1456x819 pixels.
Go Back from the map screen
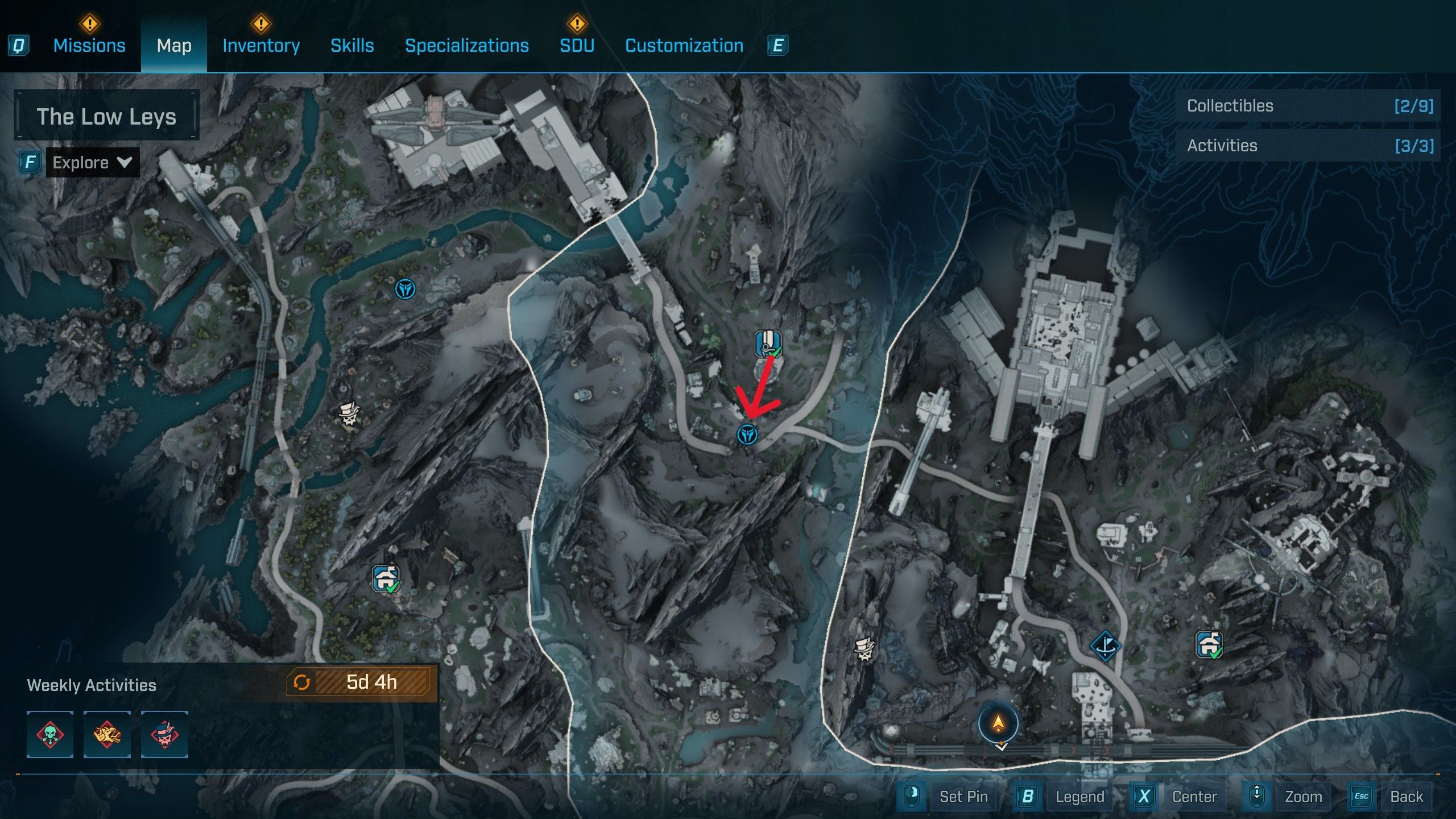[1406, 796]
